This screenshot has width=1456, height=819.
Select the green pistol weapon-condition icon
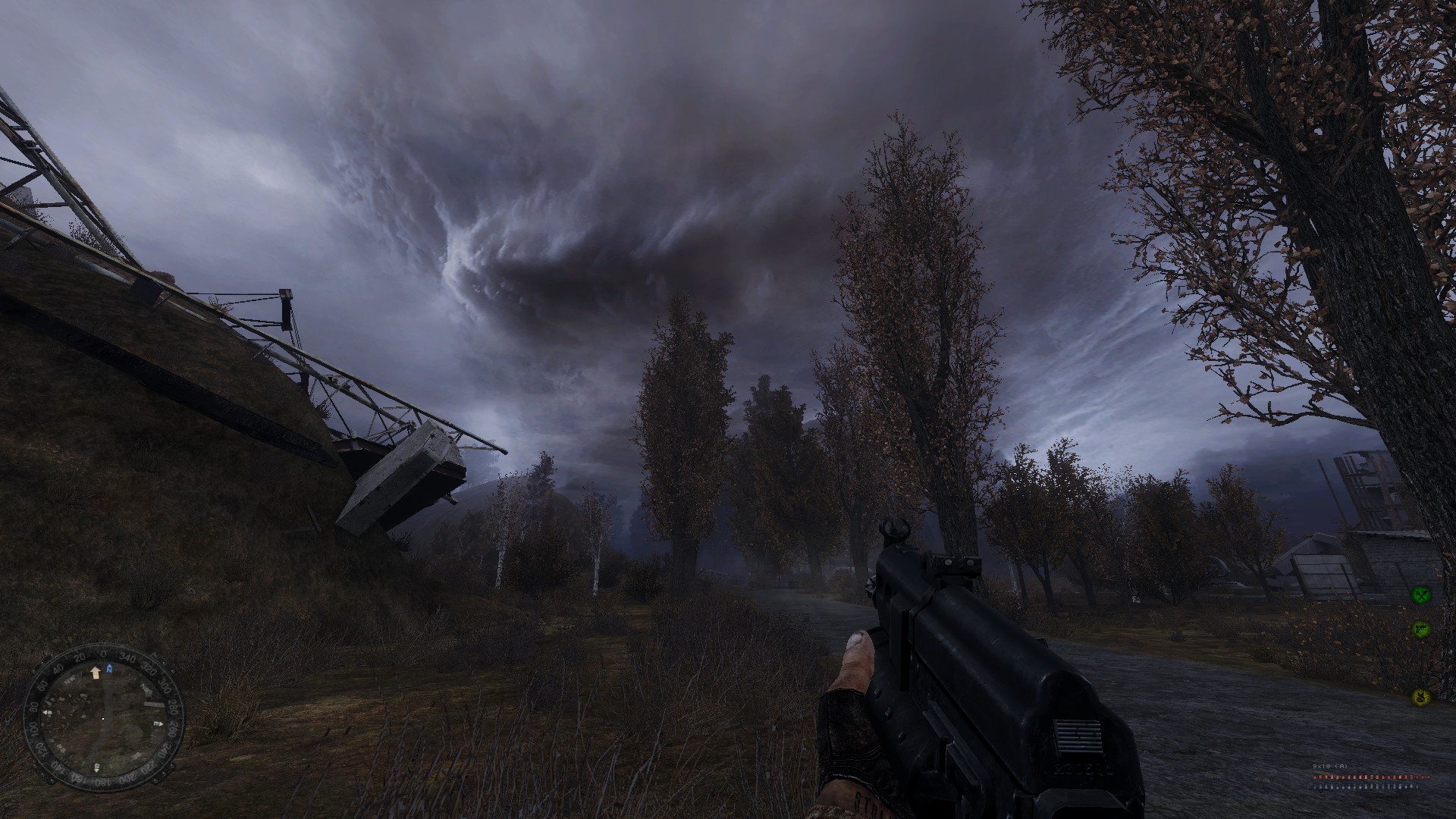click(1420, 629)
